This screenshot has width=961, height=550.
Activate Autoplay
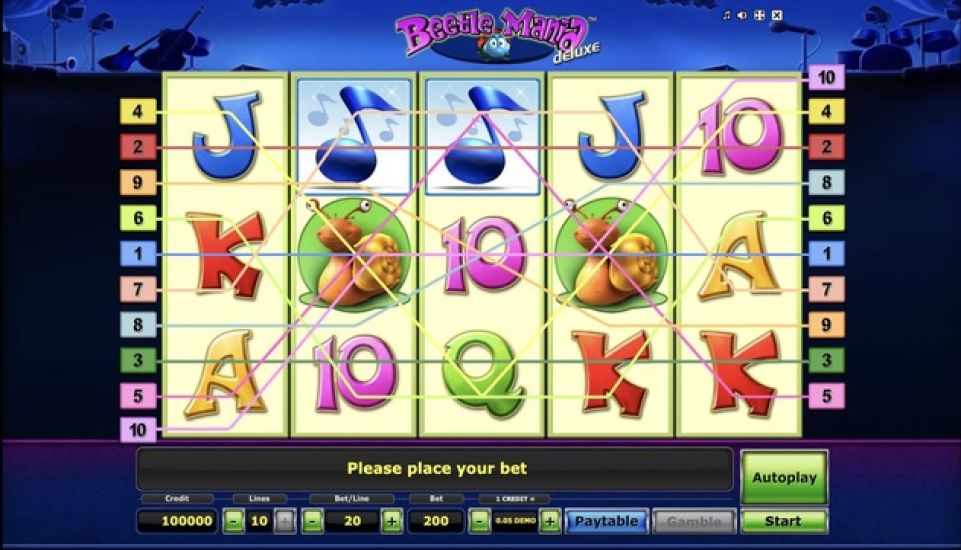[783, 477]
